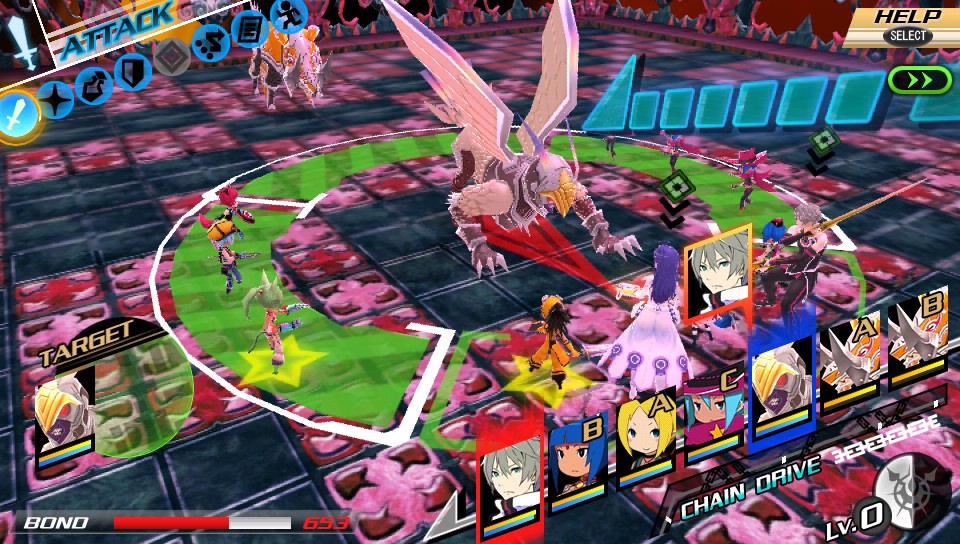Choose the four-point star skill command
Screen dimensions: 960x544
(x=56, y=100)
